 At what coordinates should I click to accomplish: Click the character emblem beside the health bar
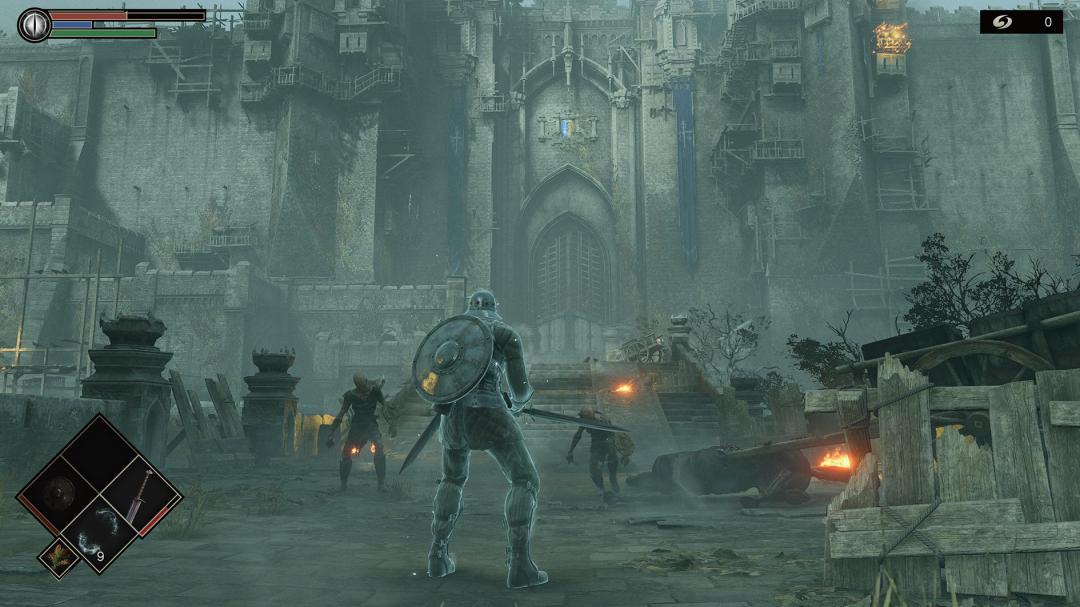34,25
